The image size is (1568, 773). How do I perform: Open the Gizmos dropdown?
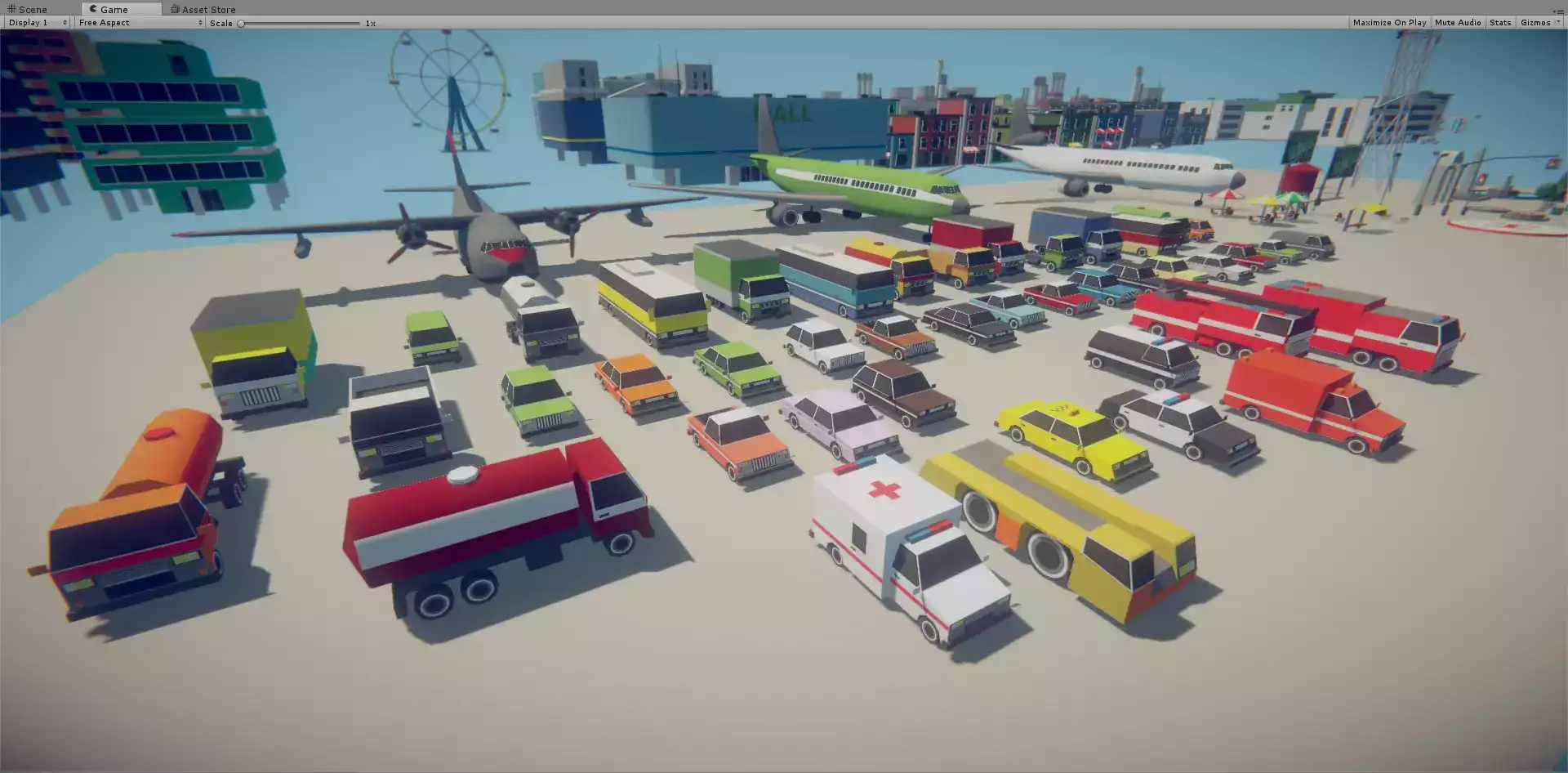(1538, 23)
